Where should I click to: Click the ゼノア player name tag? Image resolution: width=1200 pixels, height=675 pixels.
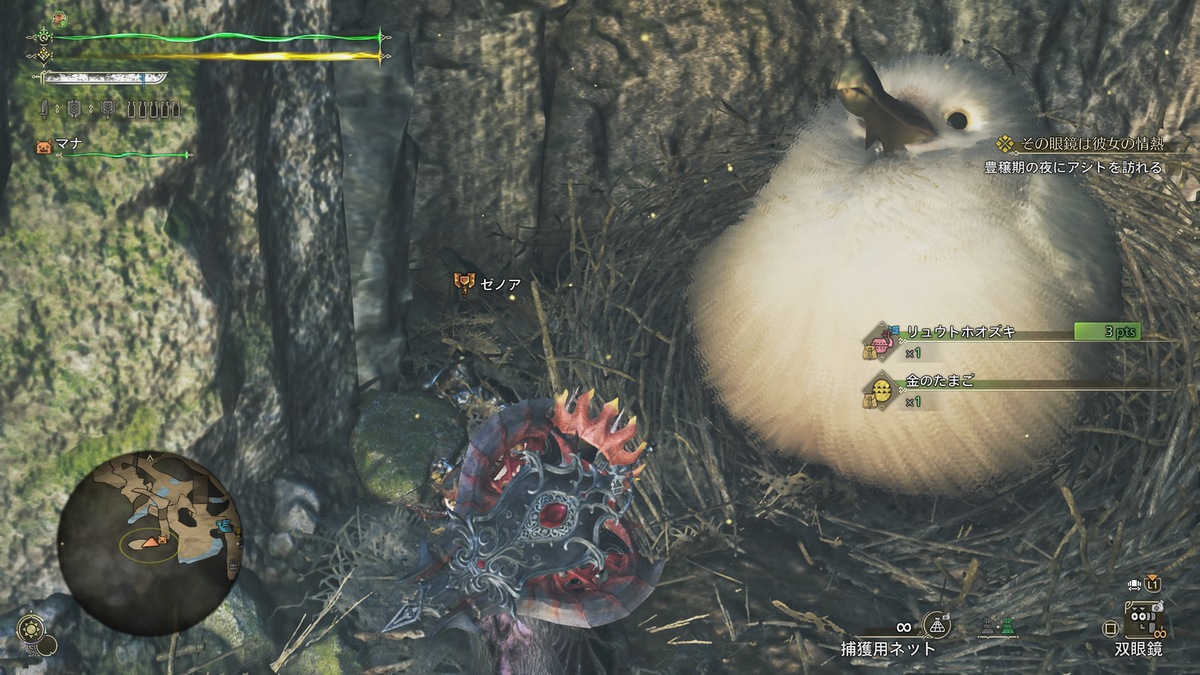click(x=488, y=282)
